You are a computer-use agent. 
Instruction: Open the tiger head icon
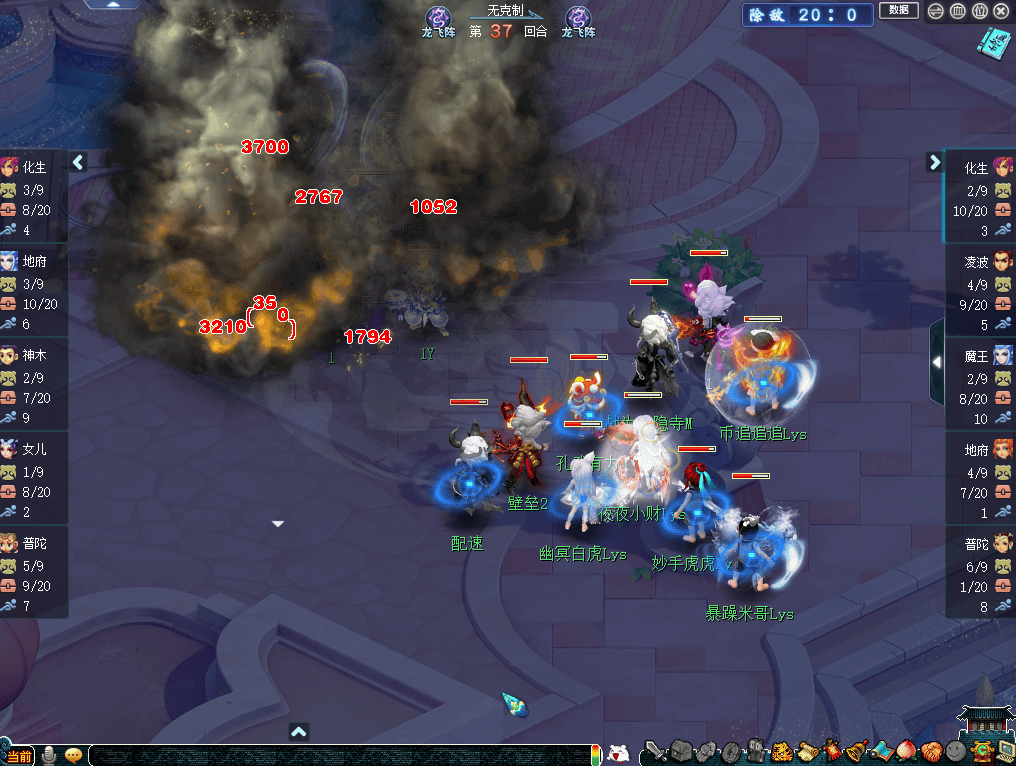coord(783,752)
